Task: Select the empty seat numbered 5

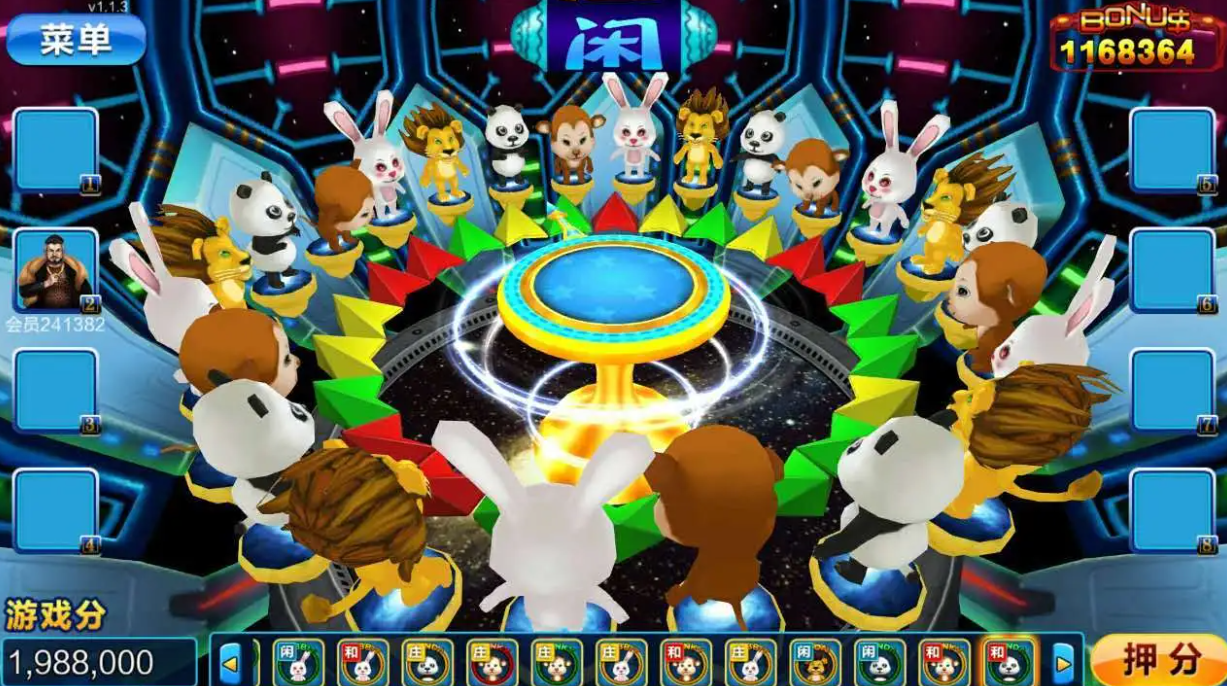Action: click(1172, 150)
